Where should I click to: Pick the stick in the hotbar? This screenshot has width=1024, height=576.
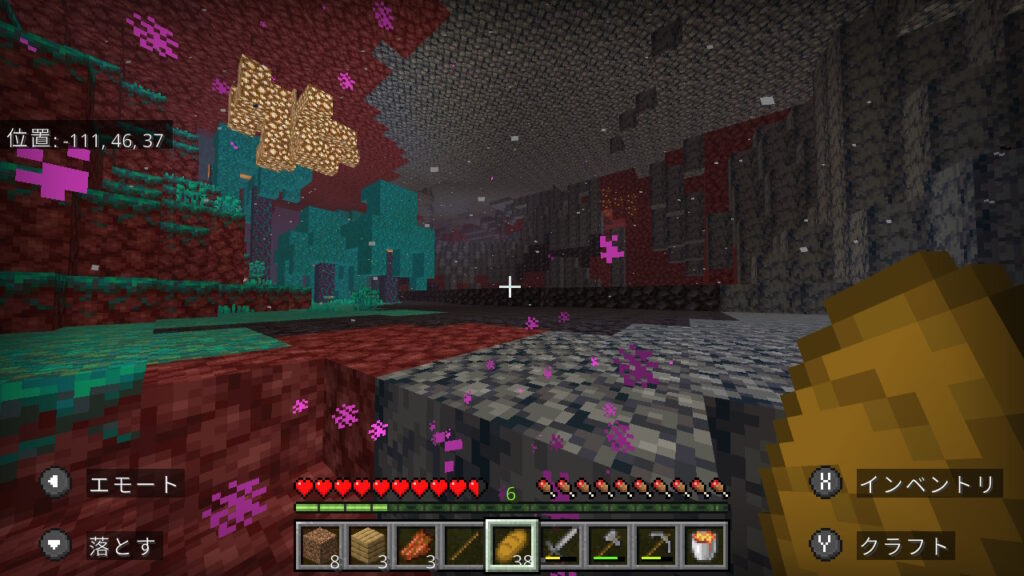click(461, 546)
